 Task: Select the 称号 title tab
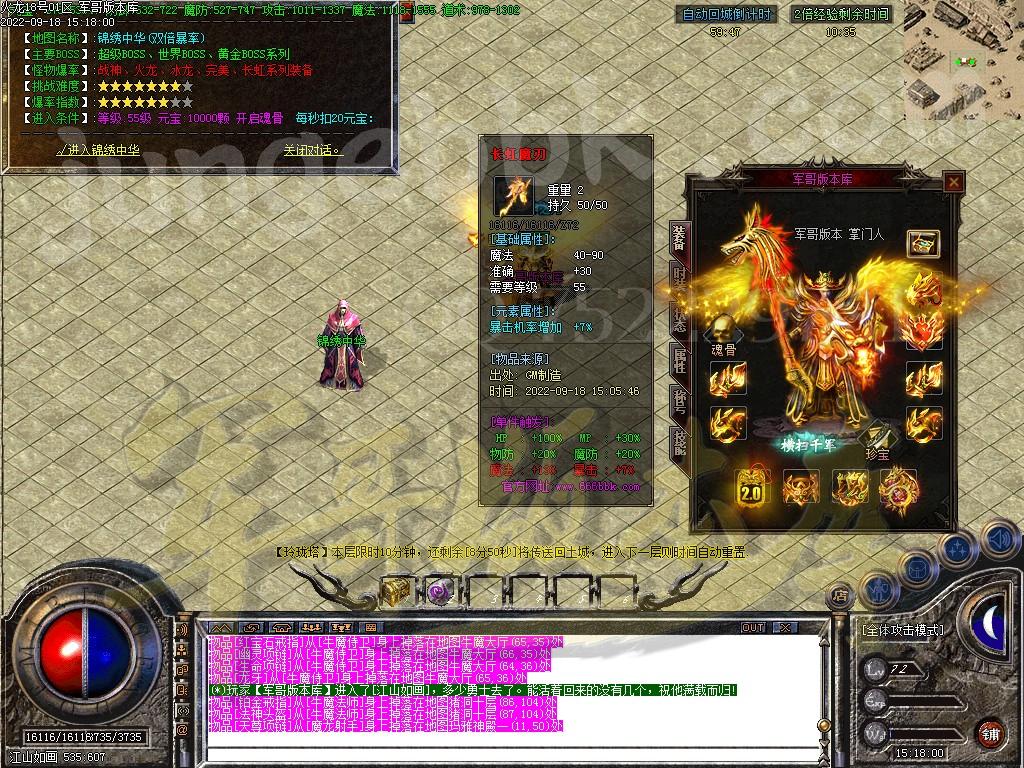pyautogui.click(x=680, y=400)
